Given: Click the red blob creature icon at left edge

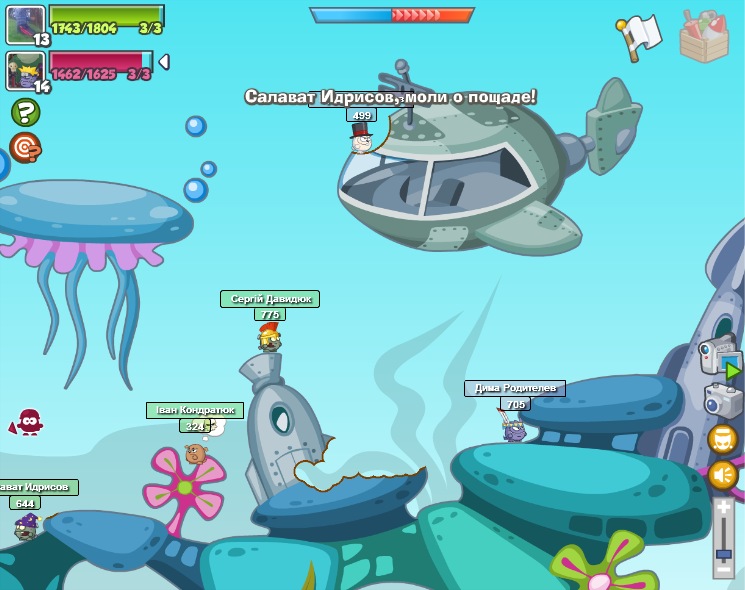Looking at the screenshot, I should point(28,422).
